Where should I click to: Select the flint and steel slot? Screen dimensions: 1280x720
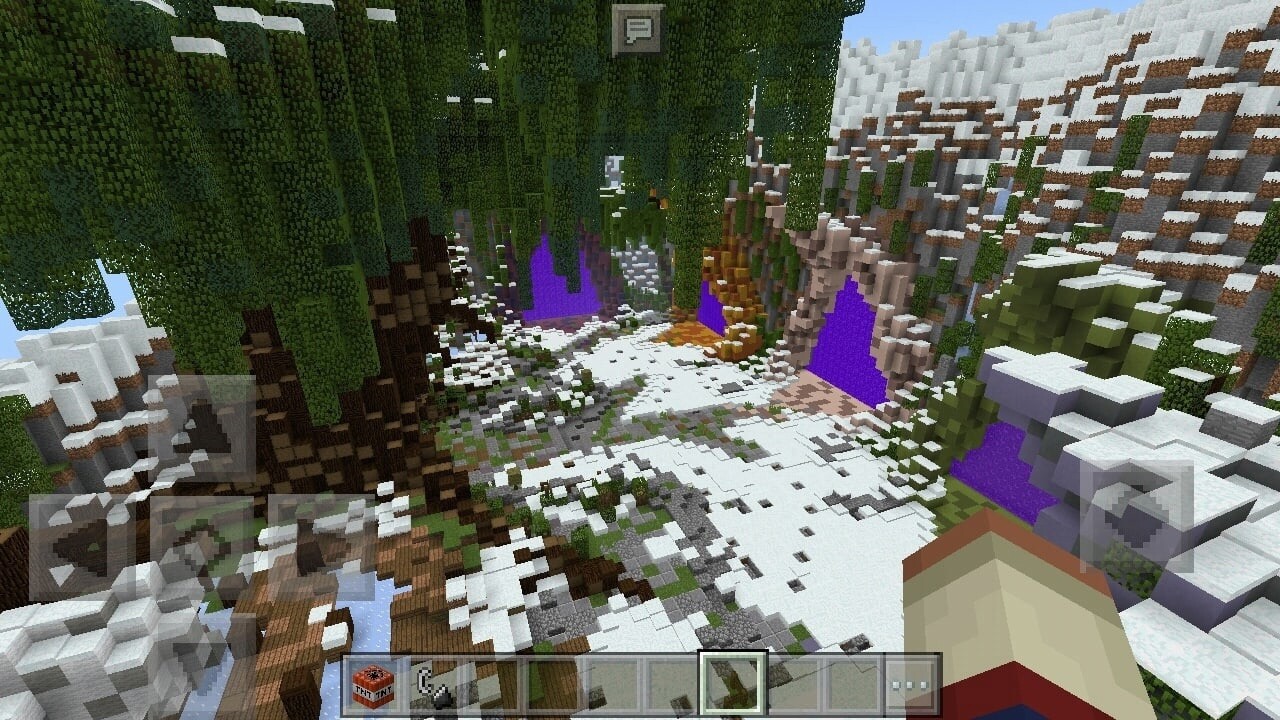click(433, 685)
